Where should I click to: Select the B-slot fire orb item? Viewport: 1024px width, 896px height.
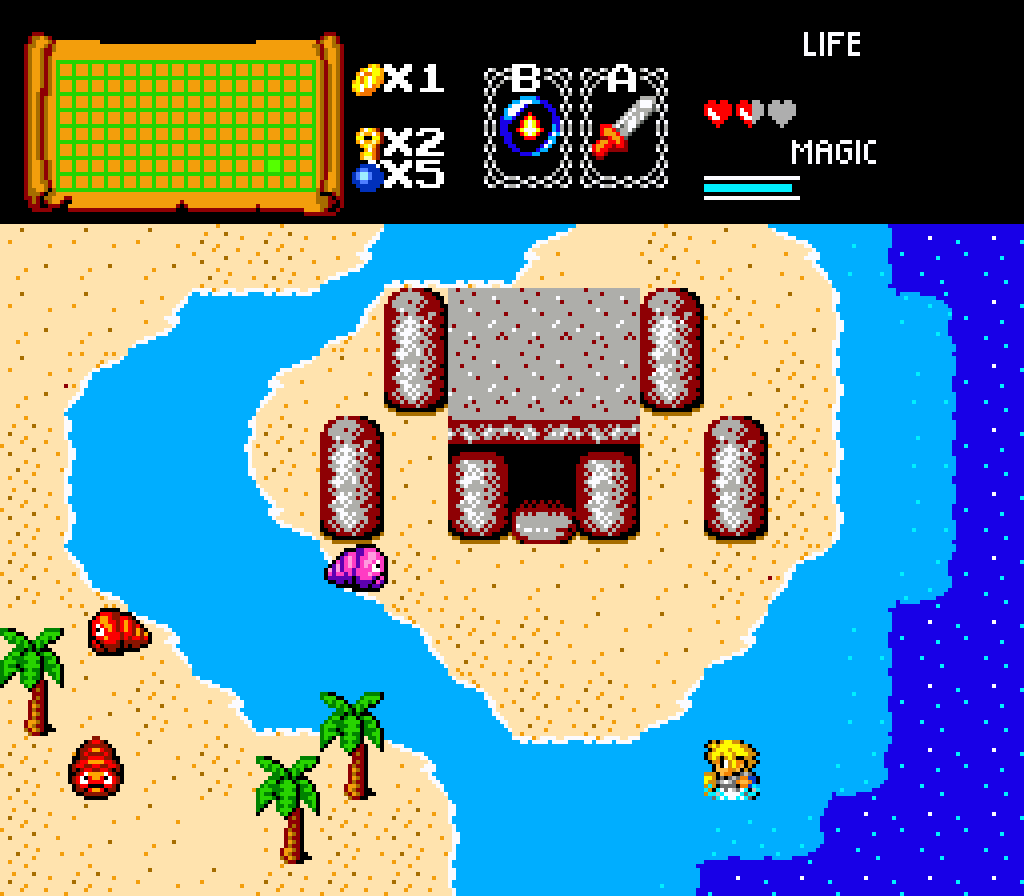pos(528,127)
